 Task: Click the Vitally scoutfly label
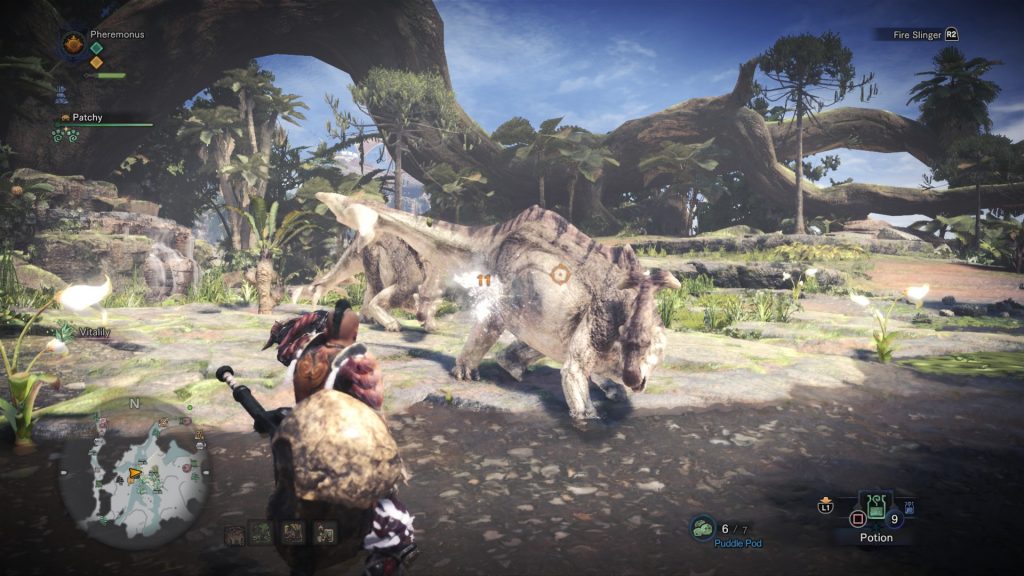pos(93,333)
